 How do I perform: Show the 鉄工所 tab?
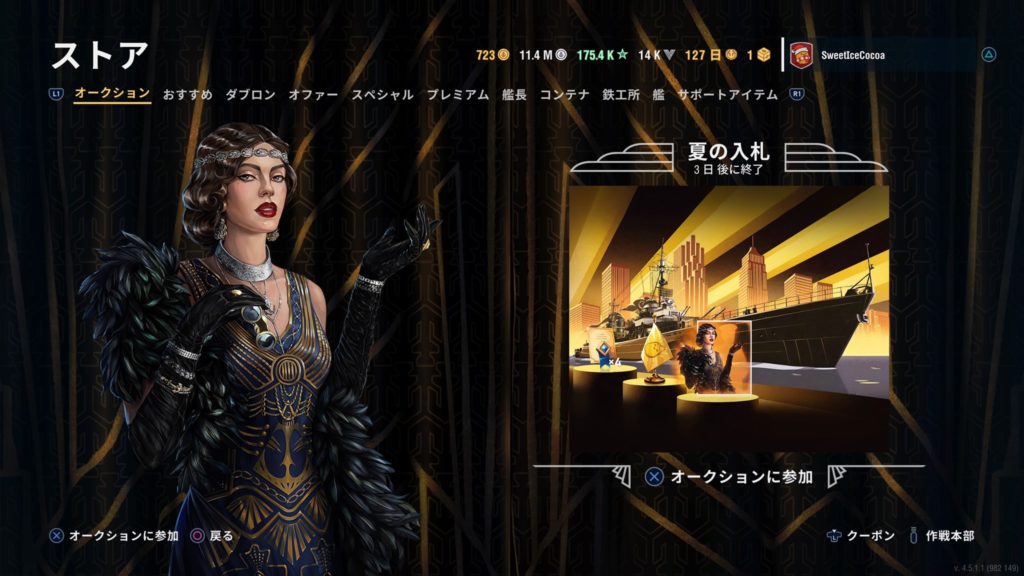pyautogui.click(x=621, y=95)
